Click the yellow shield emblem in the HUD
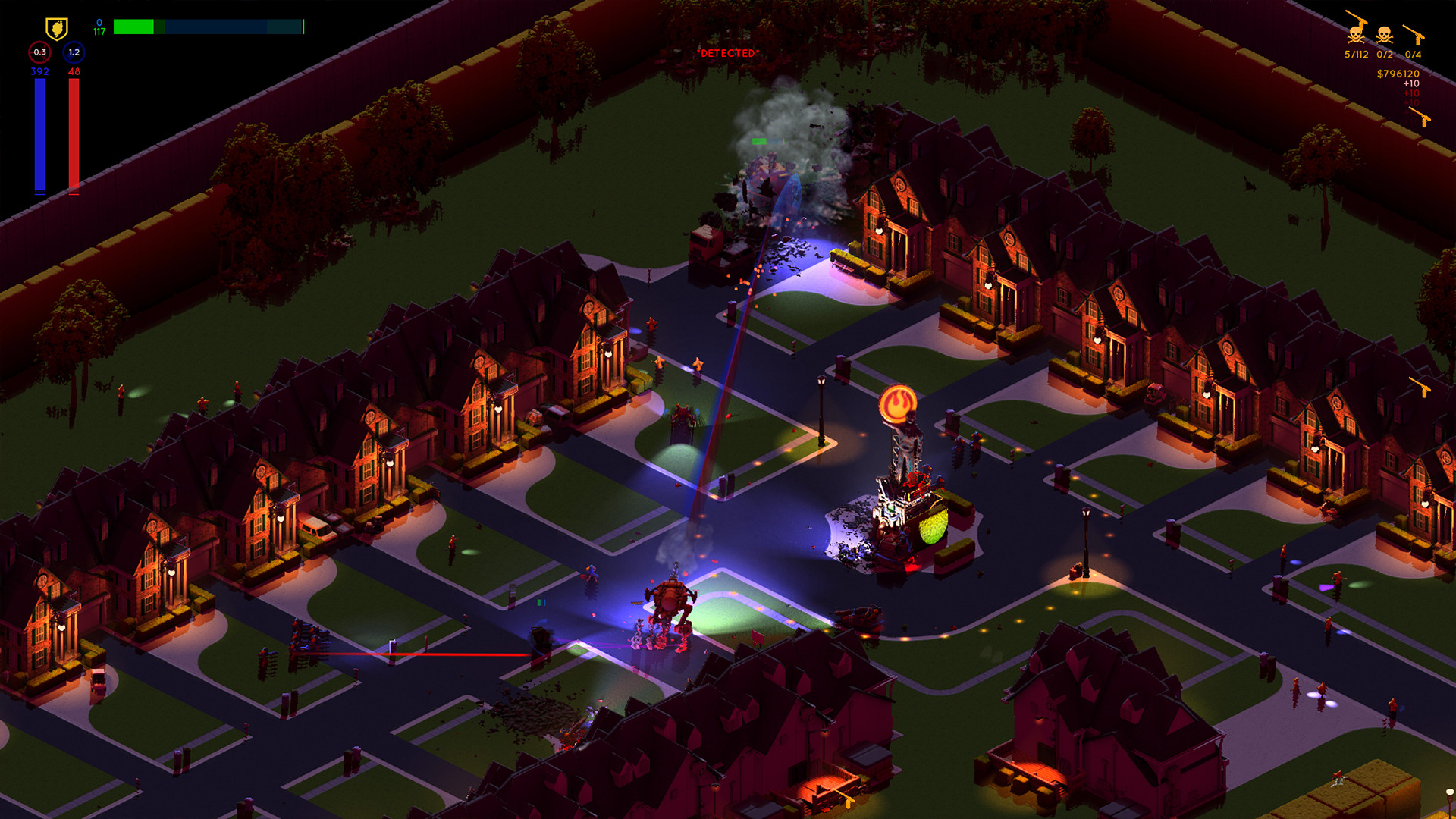The height and width of the screenshot is (819, 1456). 57,27
